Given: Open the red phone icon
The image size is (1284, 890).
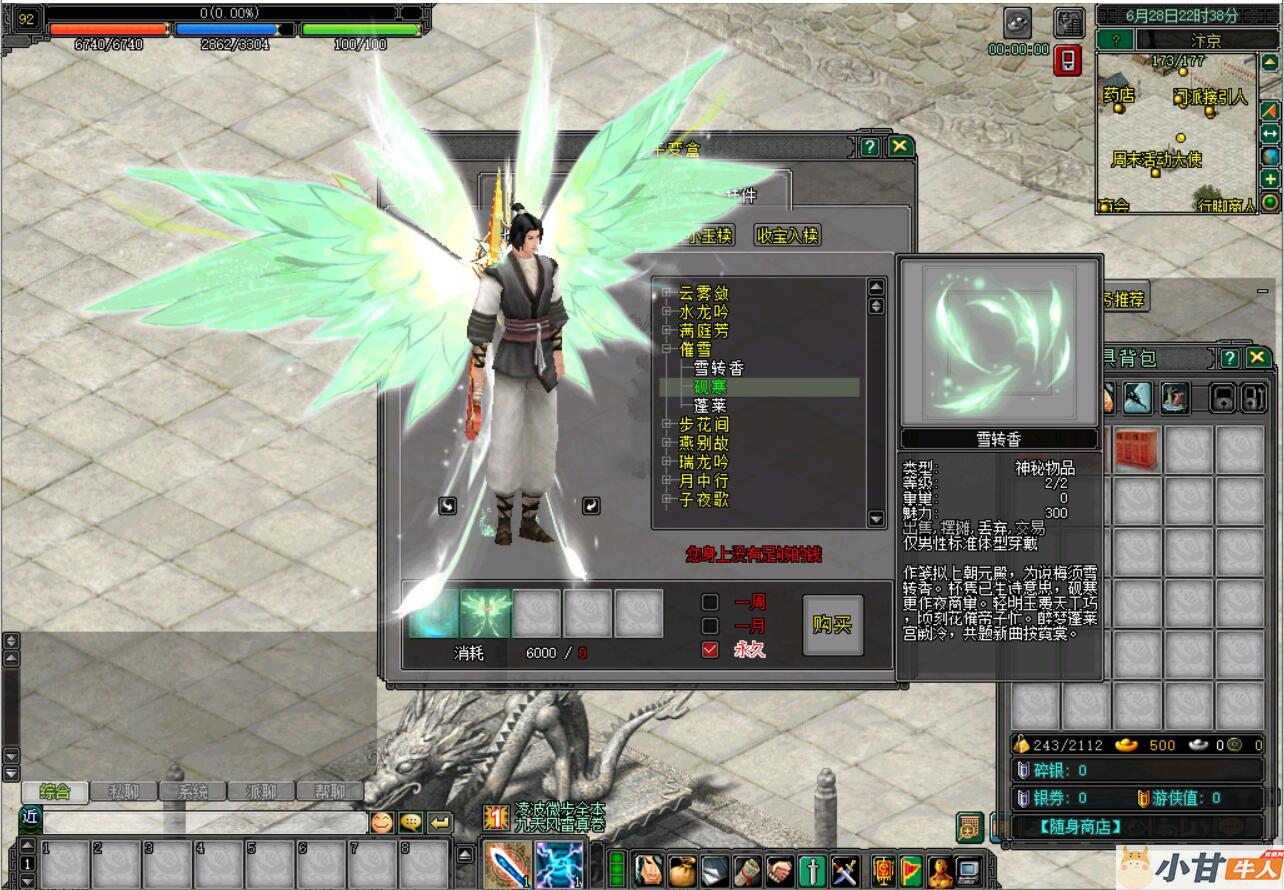Looking at the screenshot, I should 1067,61.
